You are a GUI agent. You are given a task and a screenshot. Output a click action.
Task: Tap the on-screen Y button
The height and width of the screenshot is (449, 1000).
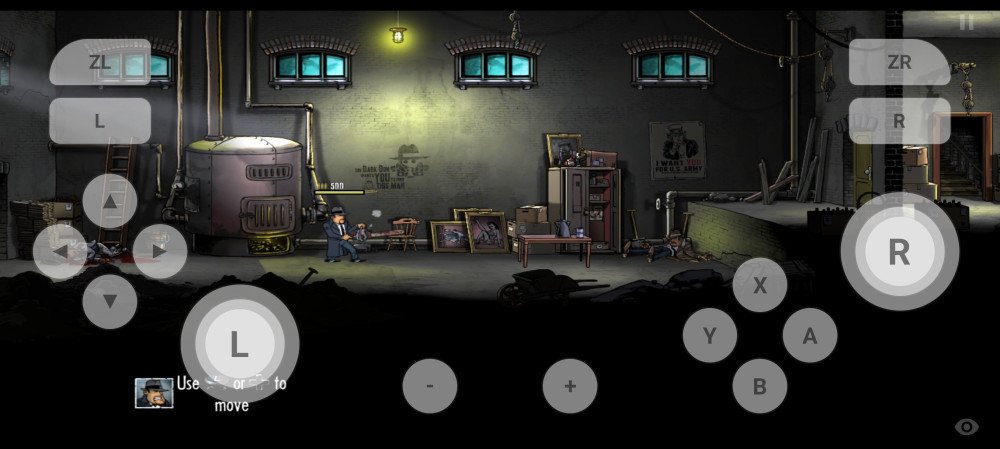[709, 335]
